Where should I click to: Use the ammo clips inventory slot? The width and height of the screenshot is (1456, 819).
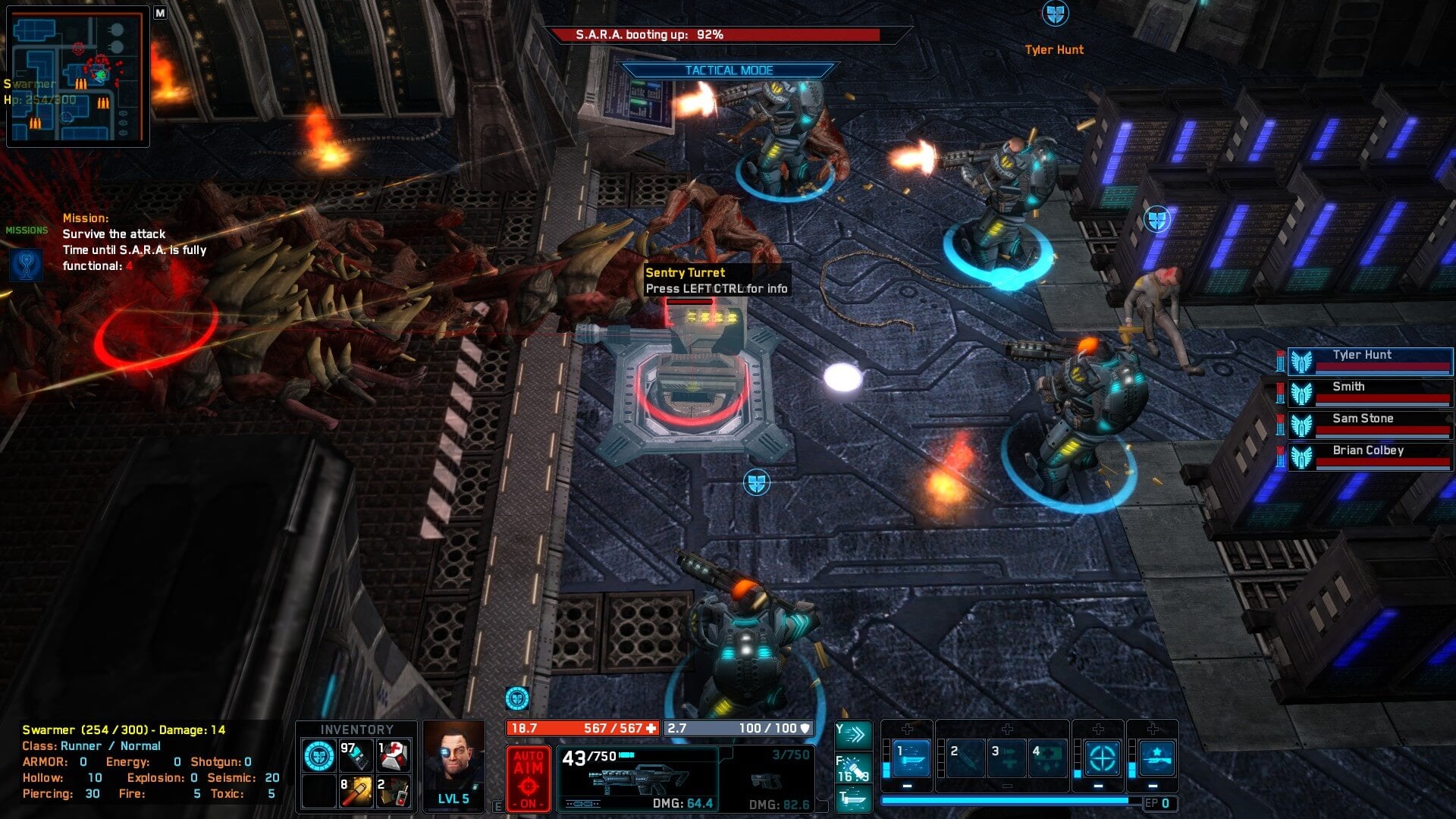tap(356, 755)
